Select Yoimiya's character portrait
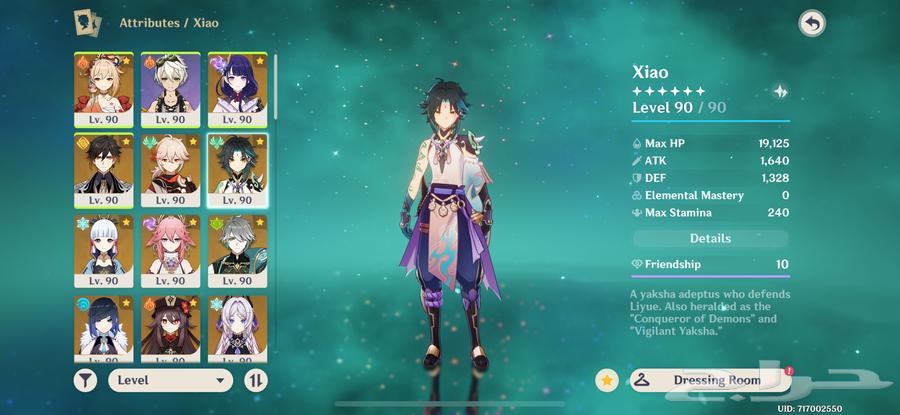This screenshot has width=900, height=415. [x=103, y=88]
